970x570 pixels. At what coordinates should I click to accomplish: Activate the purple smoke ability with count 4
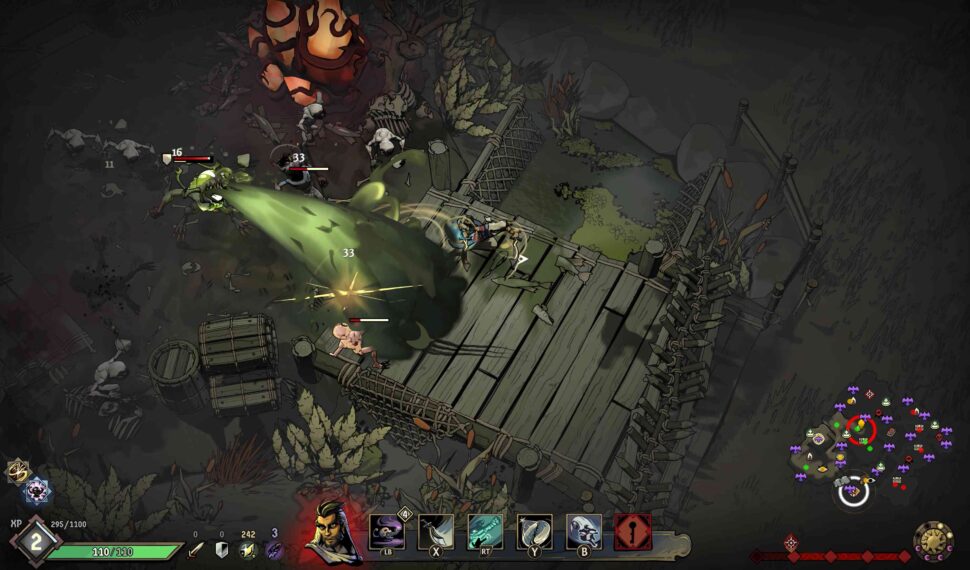tap(387, 532)
